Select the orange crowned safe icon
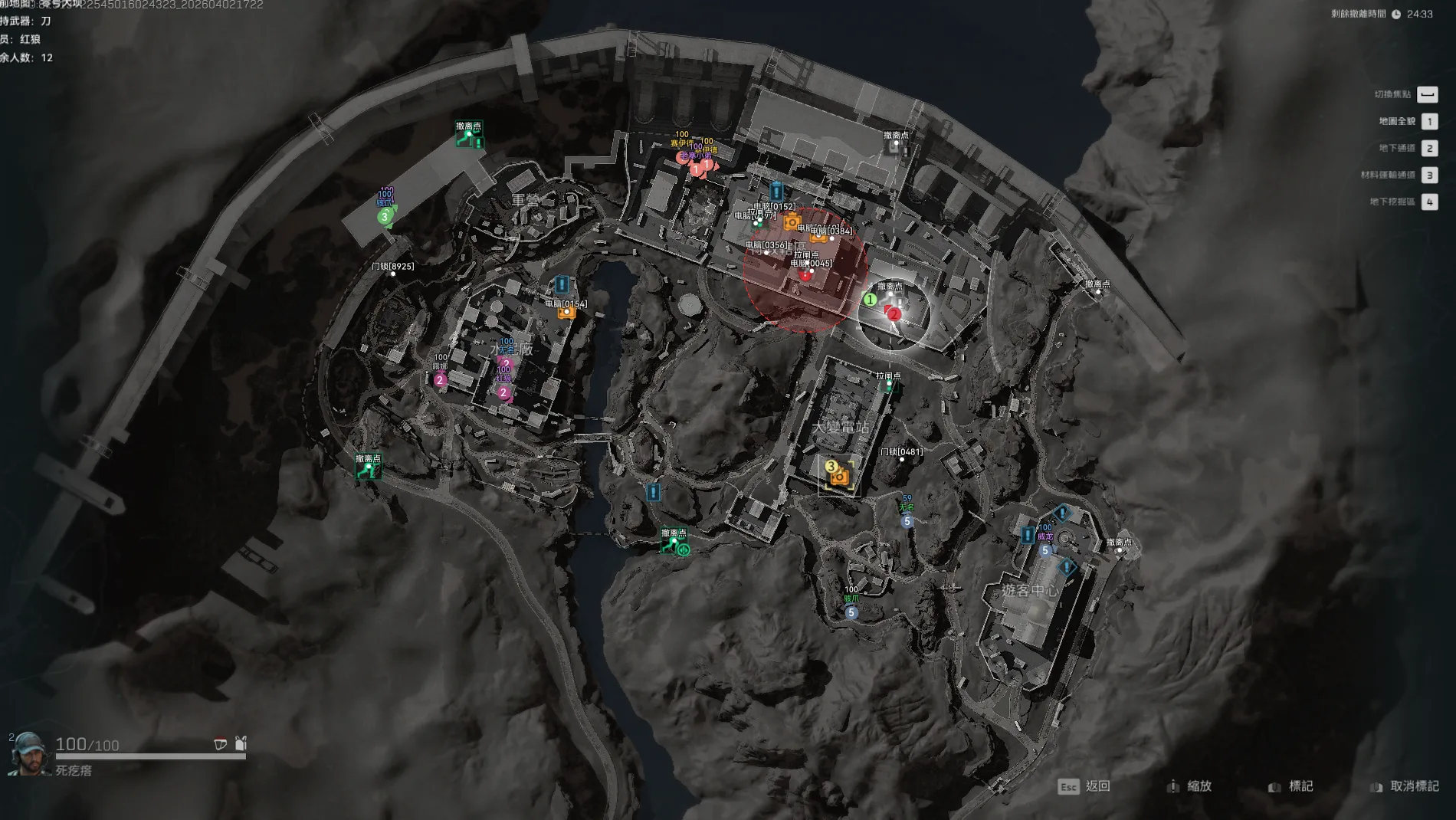The height and width of the screenshot is (820, 1456). 792,222
